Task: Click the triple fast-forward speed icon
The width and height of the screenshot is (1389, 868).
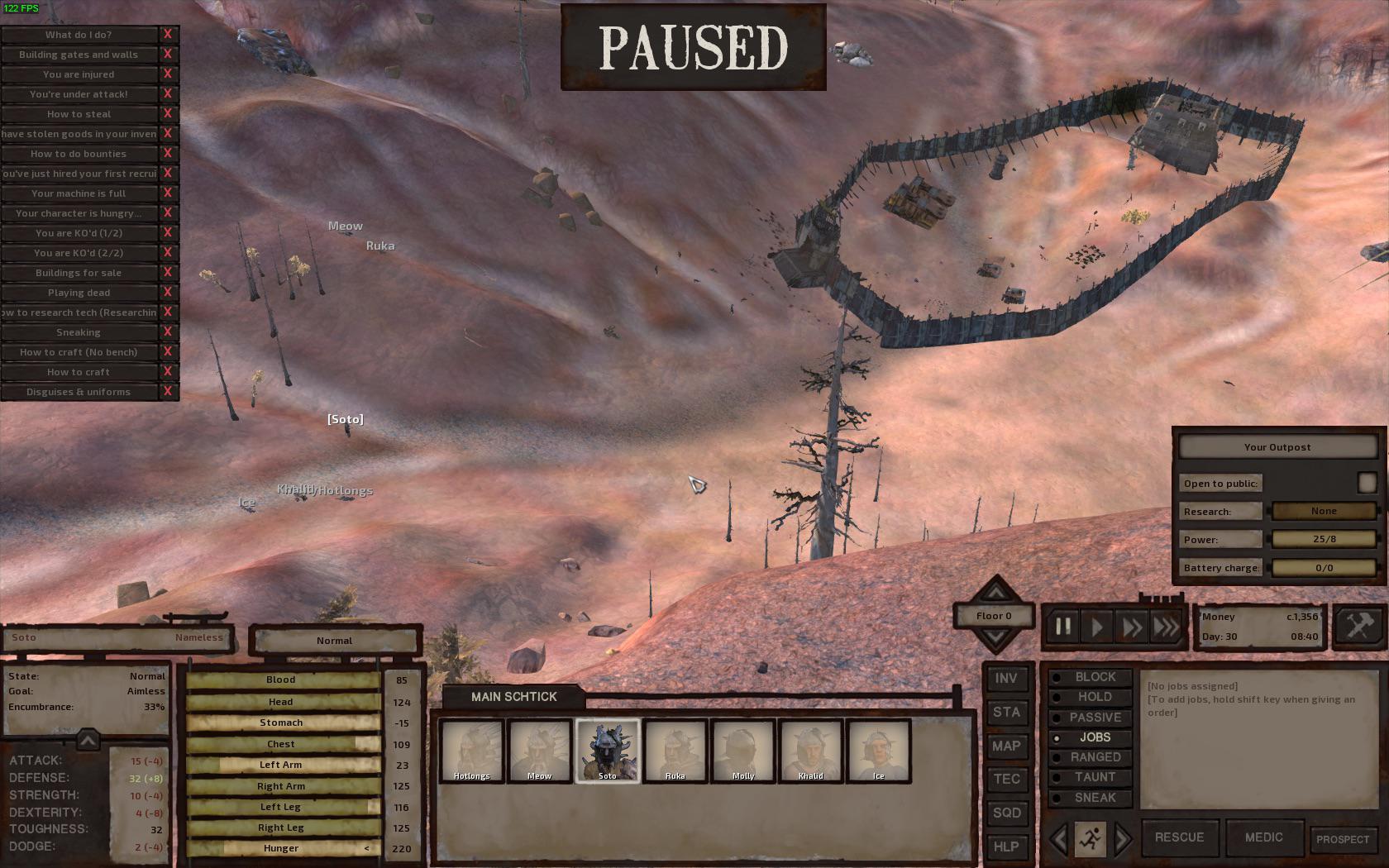Action: [1166, 627]
